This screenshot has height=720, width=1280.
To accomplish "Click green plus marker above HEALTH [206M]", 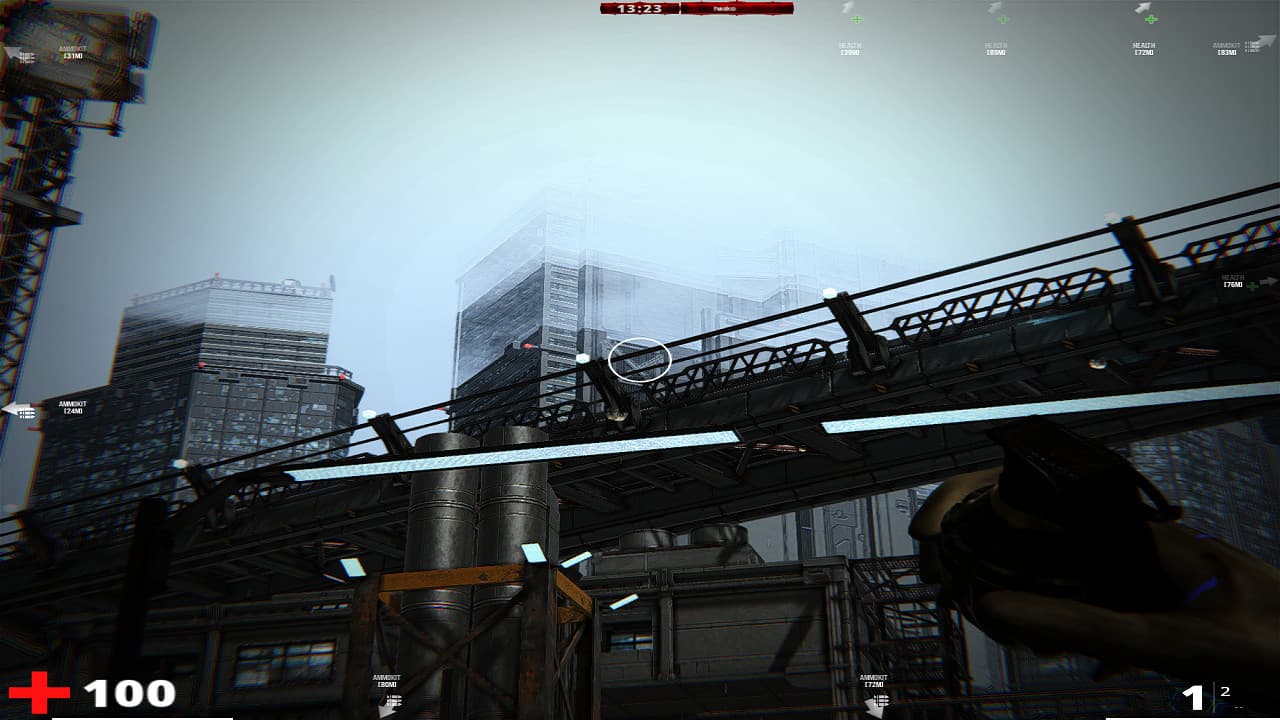I will tap(856, 18).
